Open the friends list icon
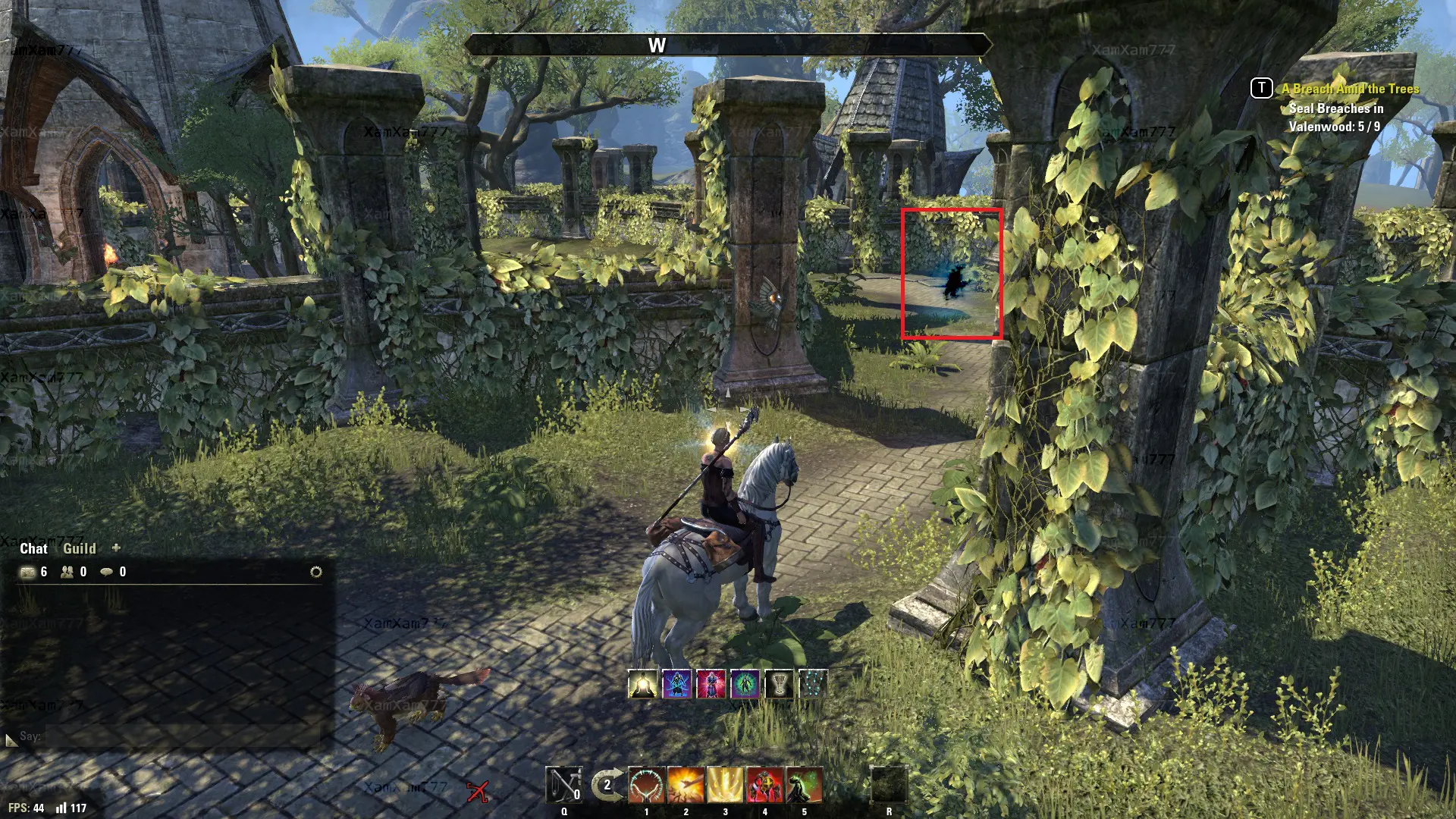 point(67,572)
